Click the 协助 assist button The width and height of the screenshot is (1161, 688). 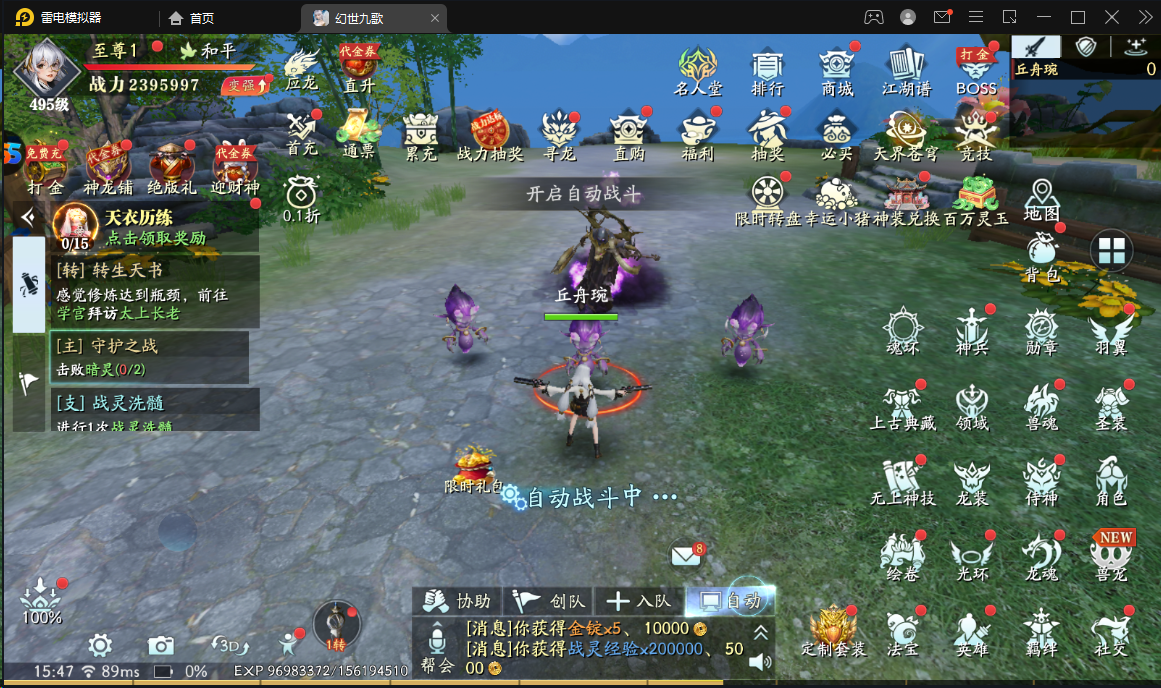(x=459, y=601)
